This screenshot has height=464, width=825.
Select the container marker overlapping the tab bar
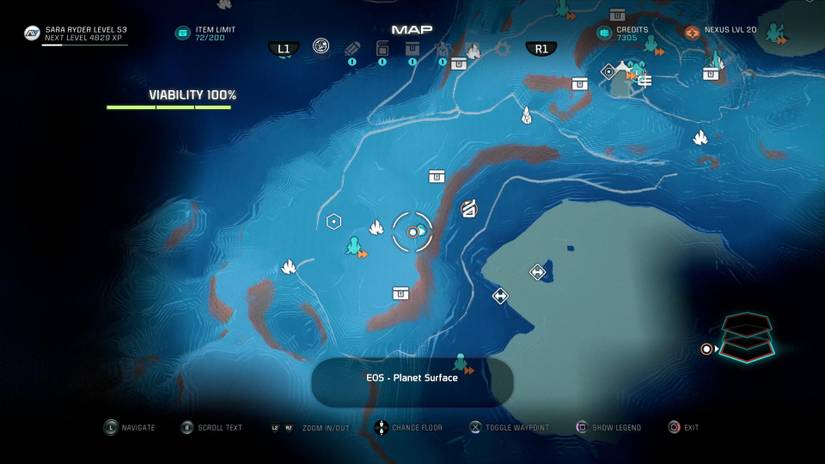tap(459, 64)
